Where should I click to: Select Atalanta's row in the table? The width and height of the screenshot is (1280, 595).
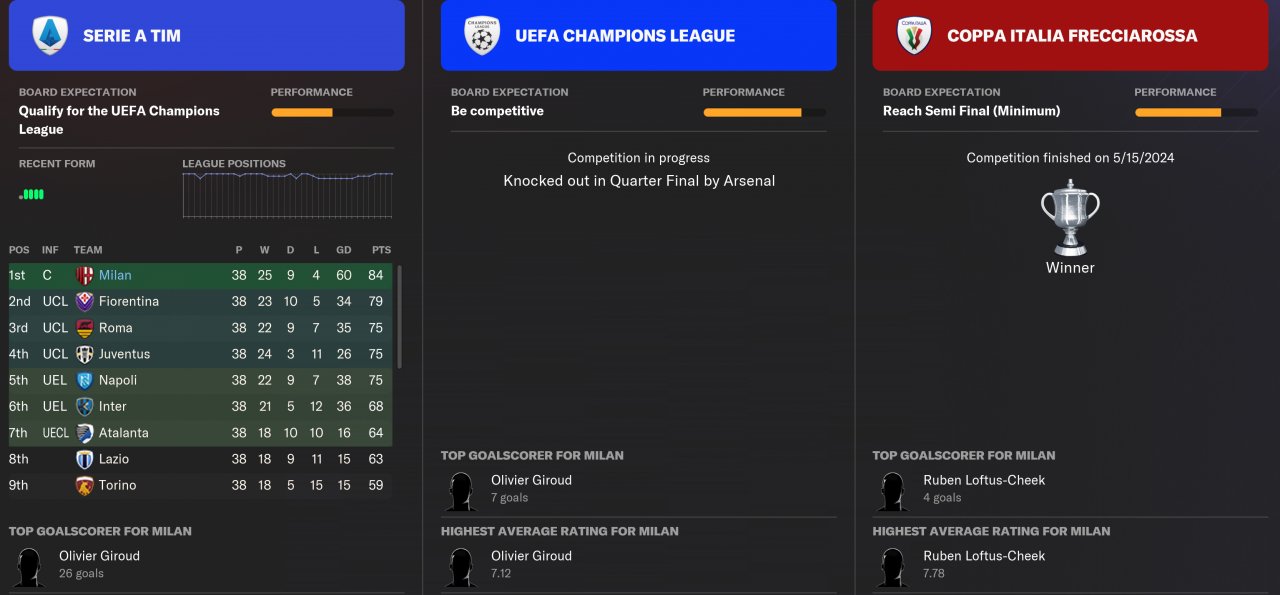123,433
